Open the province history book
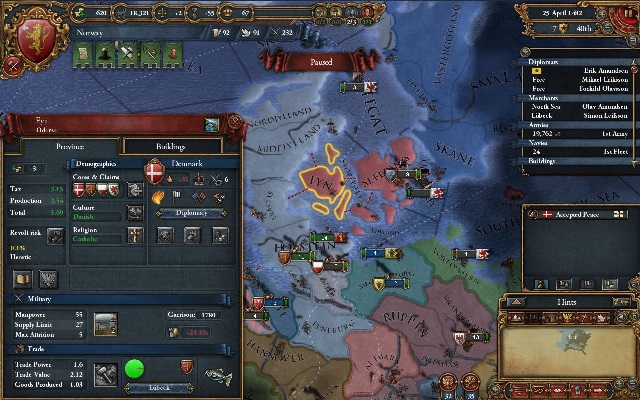This screenshot has height=400, width=640. point(21,278)
